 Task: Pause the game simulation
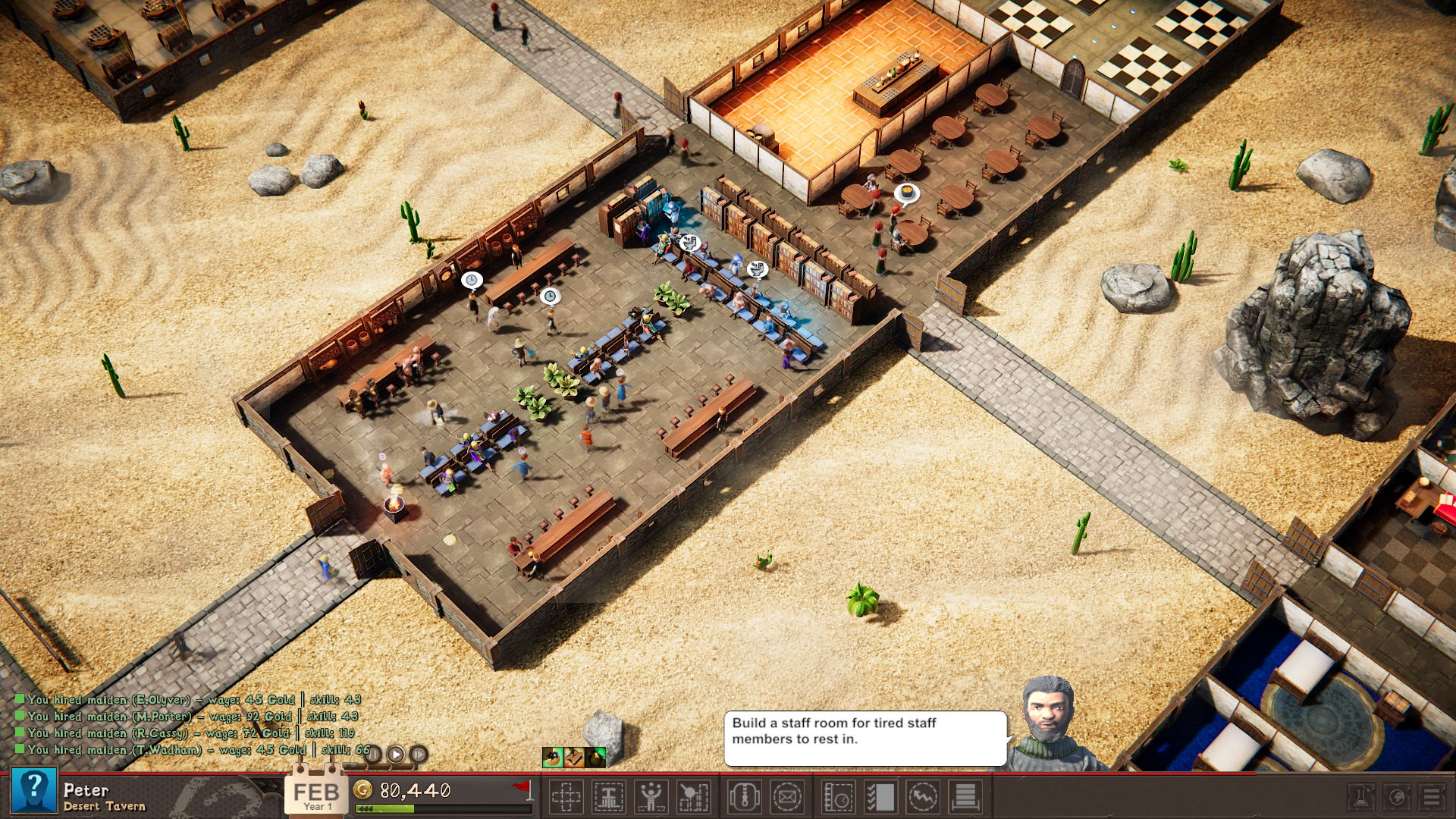(373, 755)
